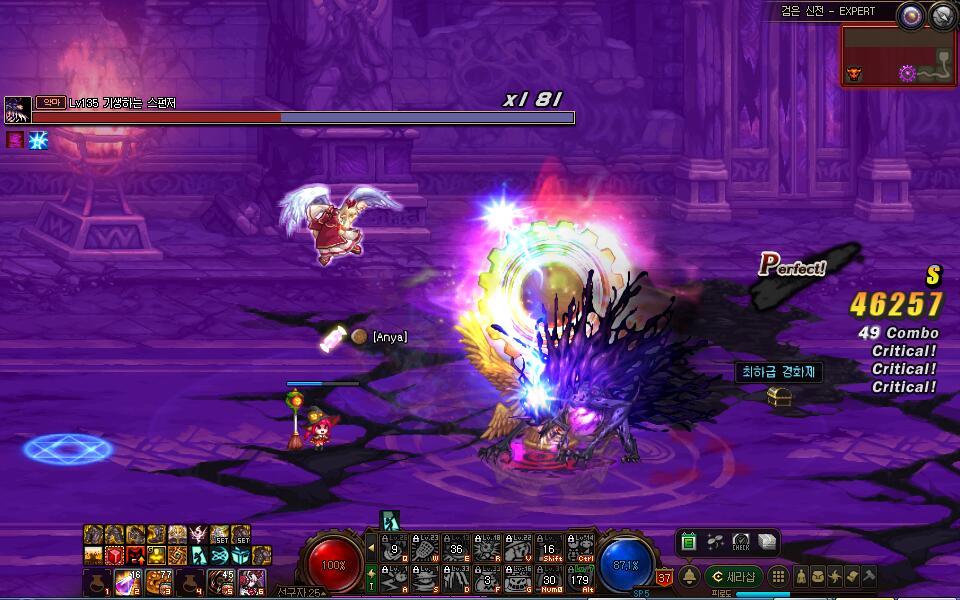The width and height of the screenshot is (960, 600).
Task: Click the dungeon minimap
Action: 898,57
